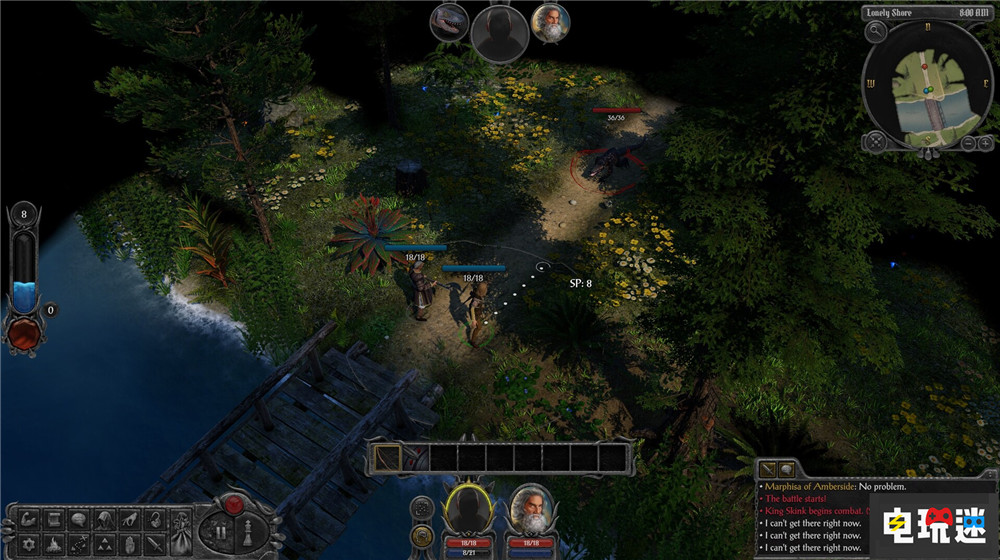This screenshot has width=1000, height=560.
Task: Switch to the speech bubble log tab
Action: pos(786,469)
